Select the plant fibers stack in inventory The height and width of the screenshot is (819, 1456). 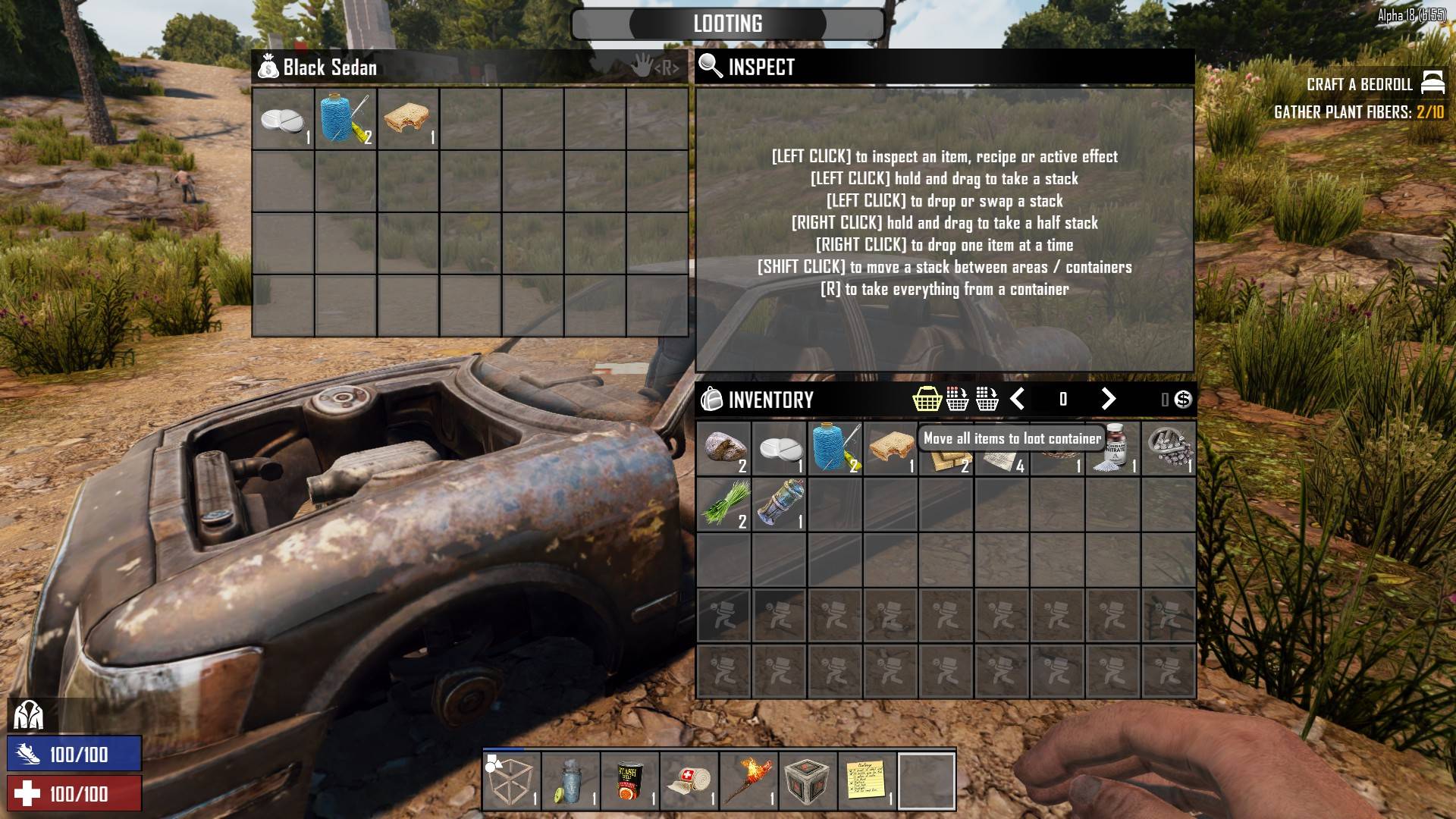click(723, 504)
